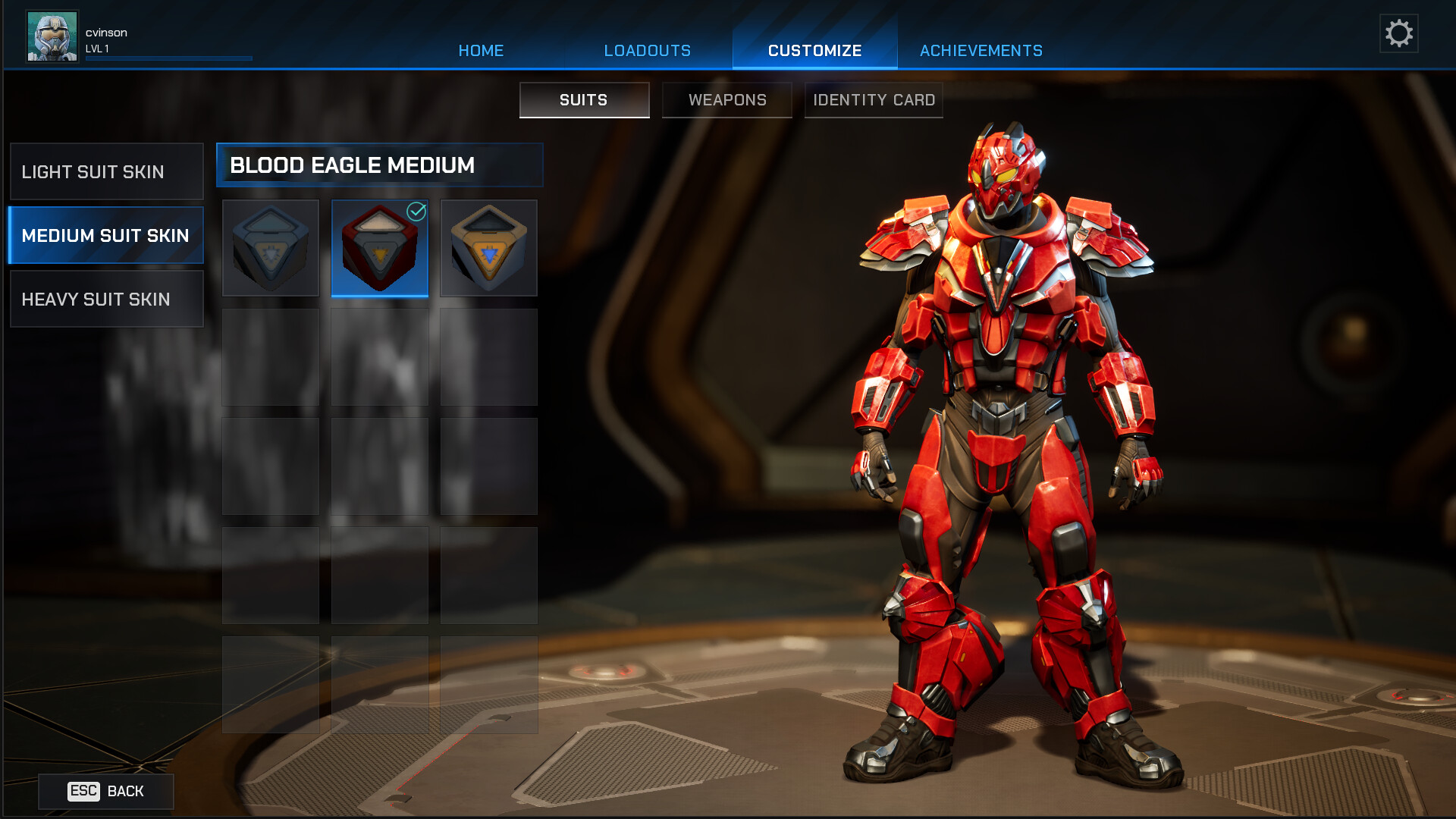Click the LVL 1 experience progress bar

pyautogui.click(x=168, y=58)
